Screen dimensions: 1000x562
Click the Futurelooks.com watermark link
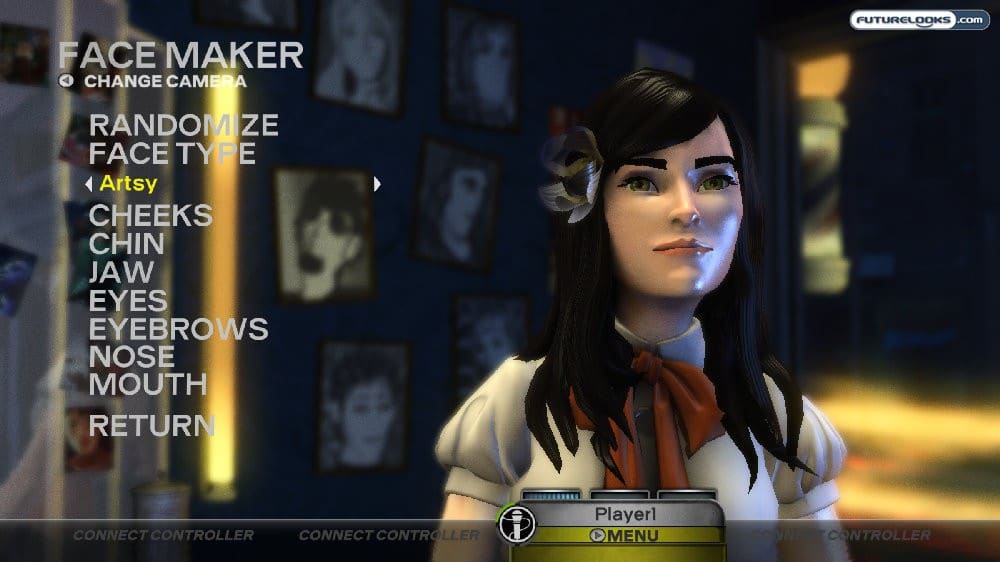point(919,20)
